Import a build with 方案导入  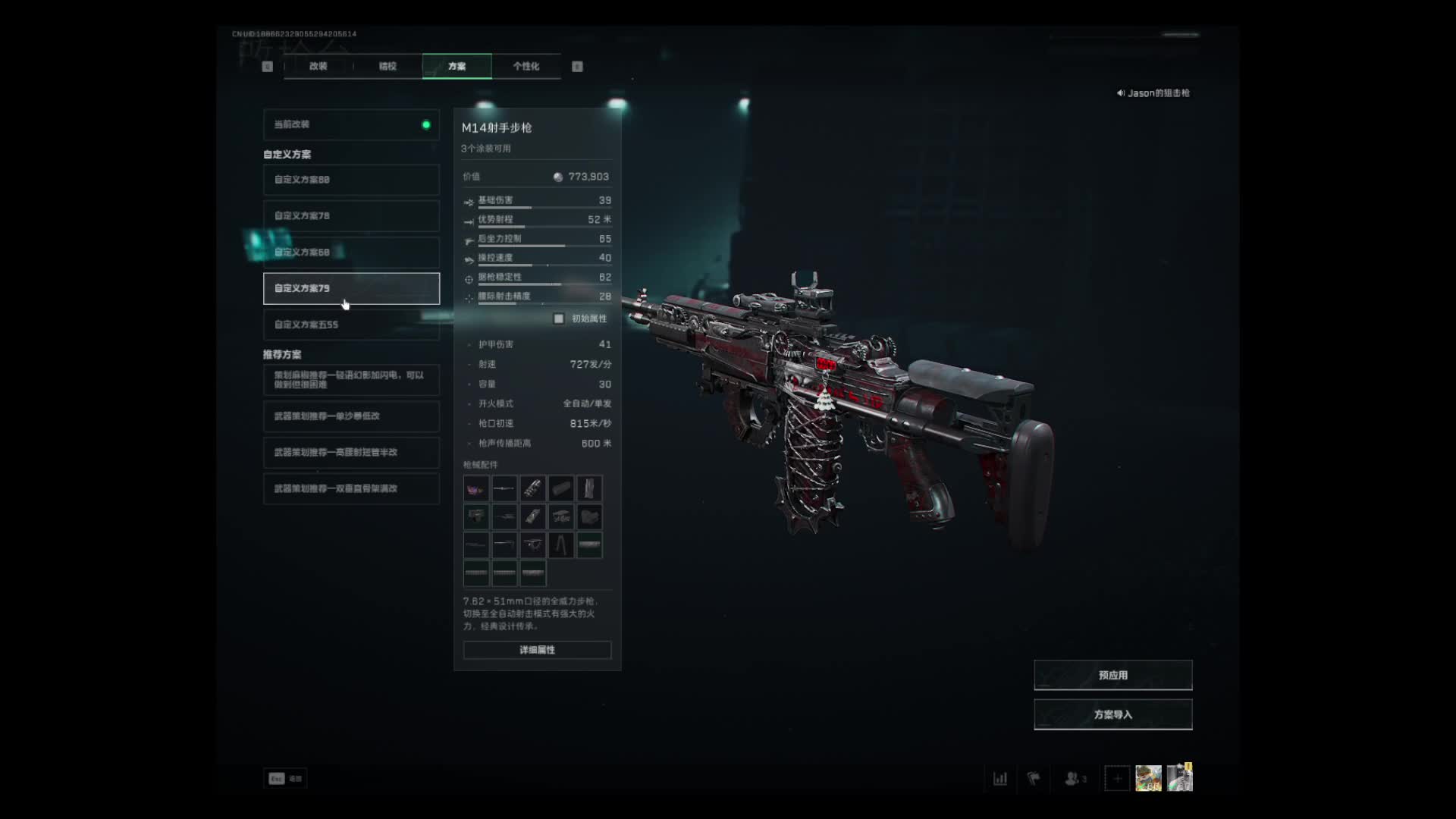coord(1112,714)
